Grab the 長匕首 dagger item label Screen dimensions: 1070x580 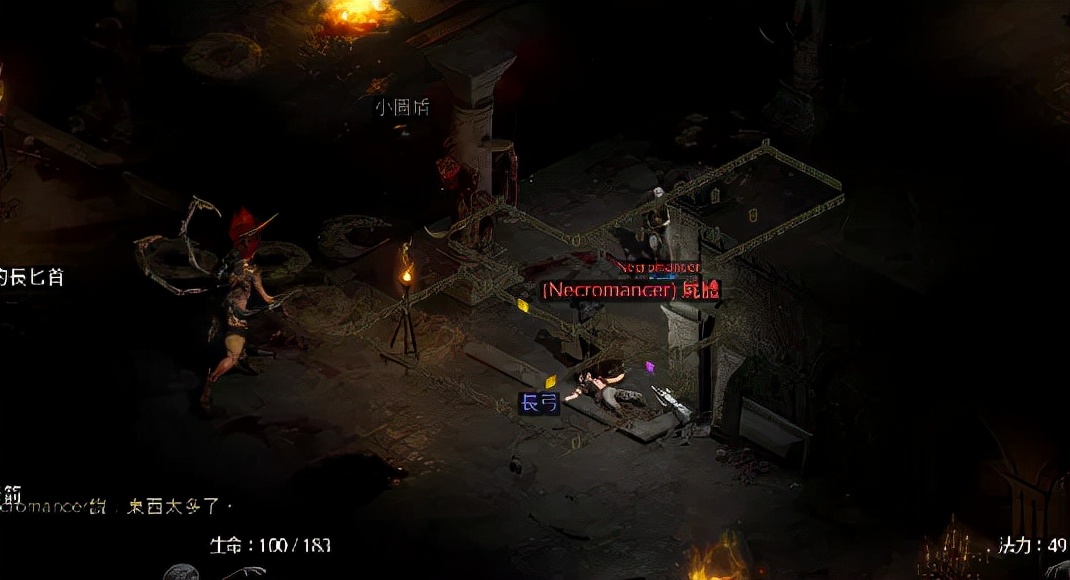(x=32, y=277)
